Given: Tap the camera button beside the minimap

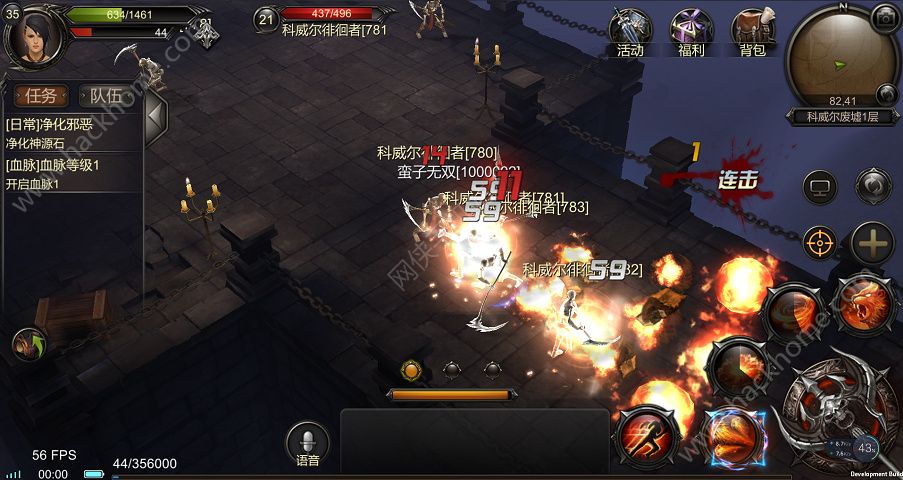Looking at the screenshot, I should (x=885, y=17).
